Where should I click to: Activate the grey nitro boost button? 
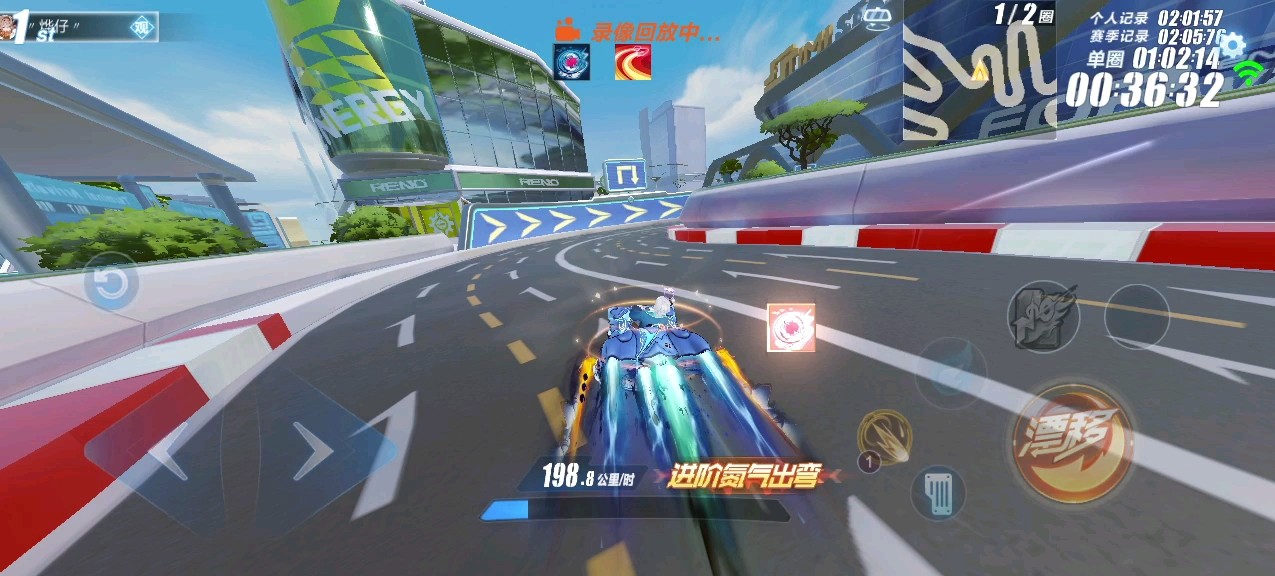pyautogui.click(x=1042, y=317)
